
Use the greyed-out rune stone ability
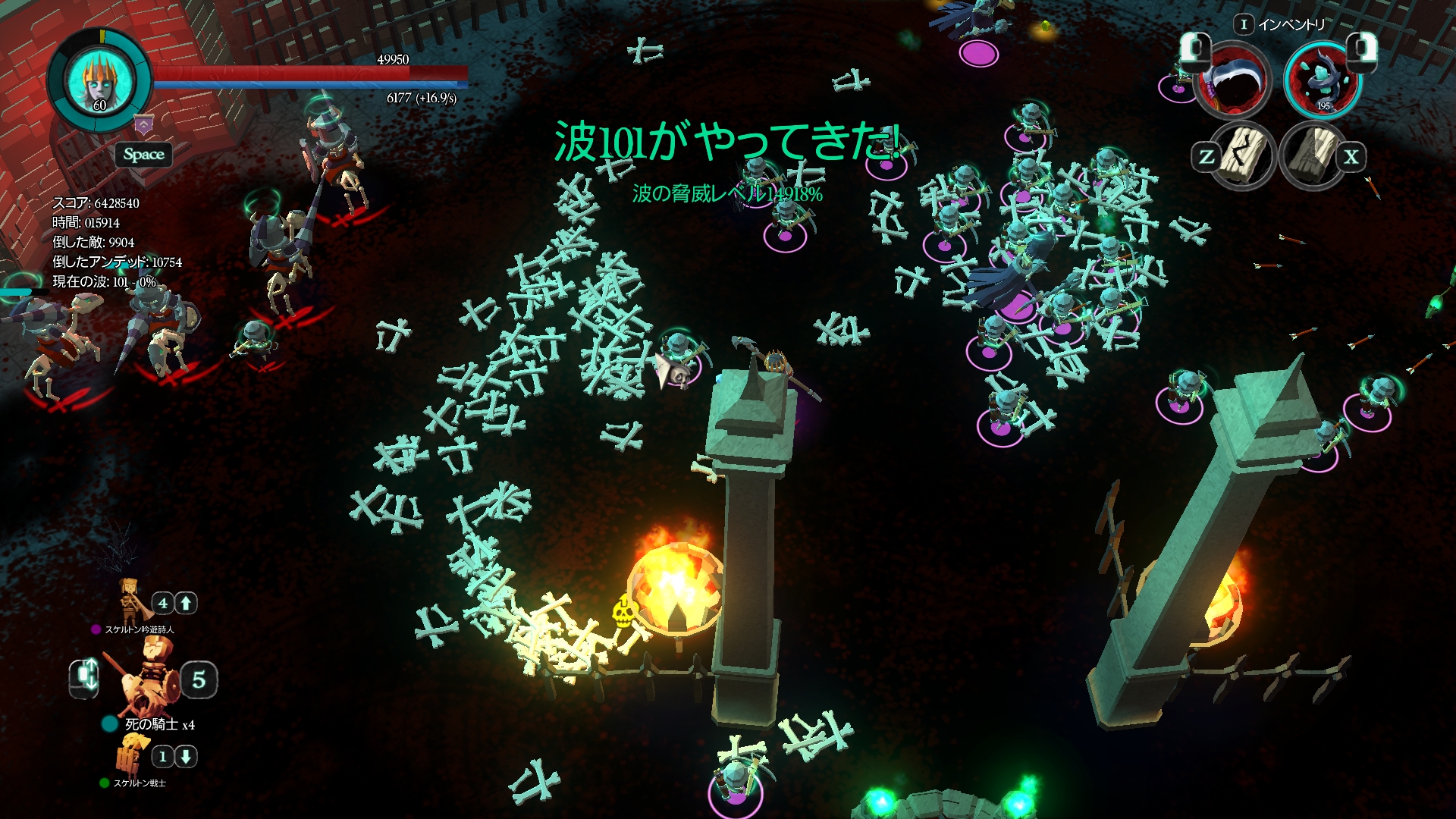1314,155
